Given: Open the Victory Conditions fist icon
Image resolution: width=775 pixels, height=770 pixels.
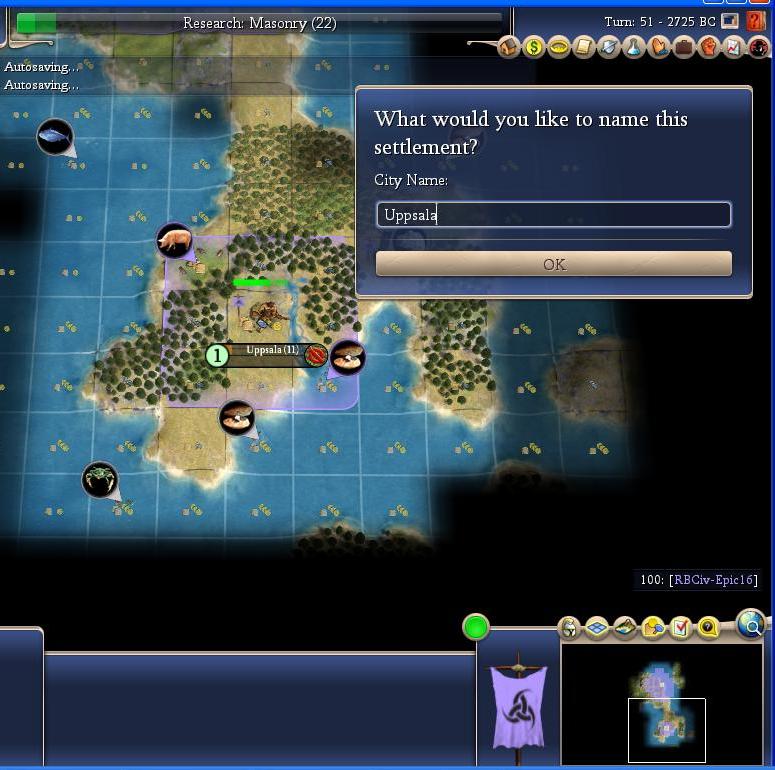Looking at the screenshot, I should coord(709,46).
